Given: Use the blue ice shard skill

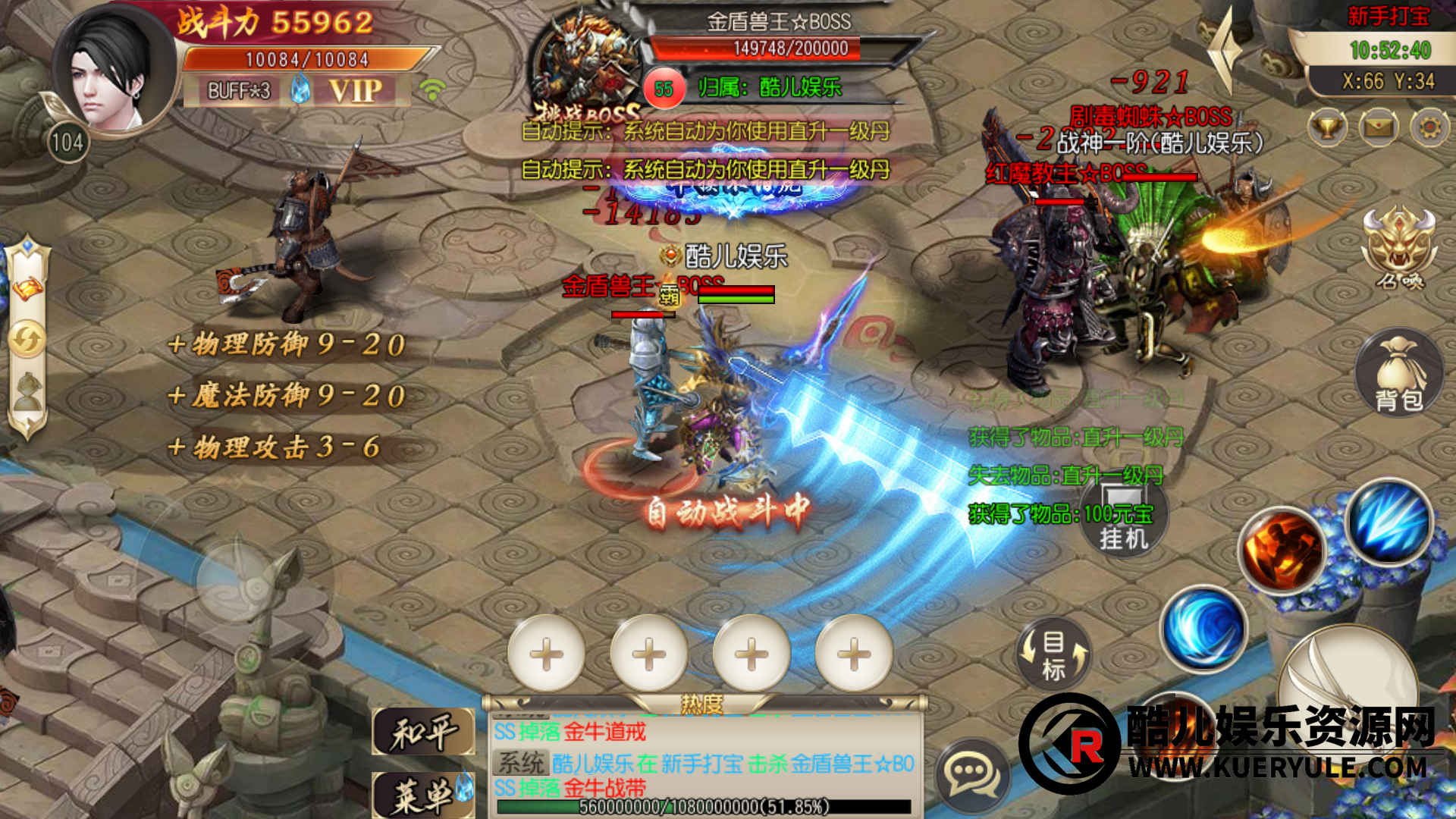Looking at the screenshot, I should (x=1389, y=522).
